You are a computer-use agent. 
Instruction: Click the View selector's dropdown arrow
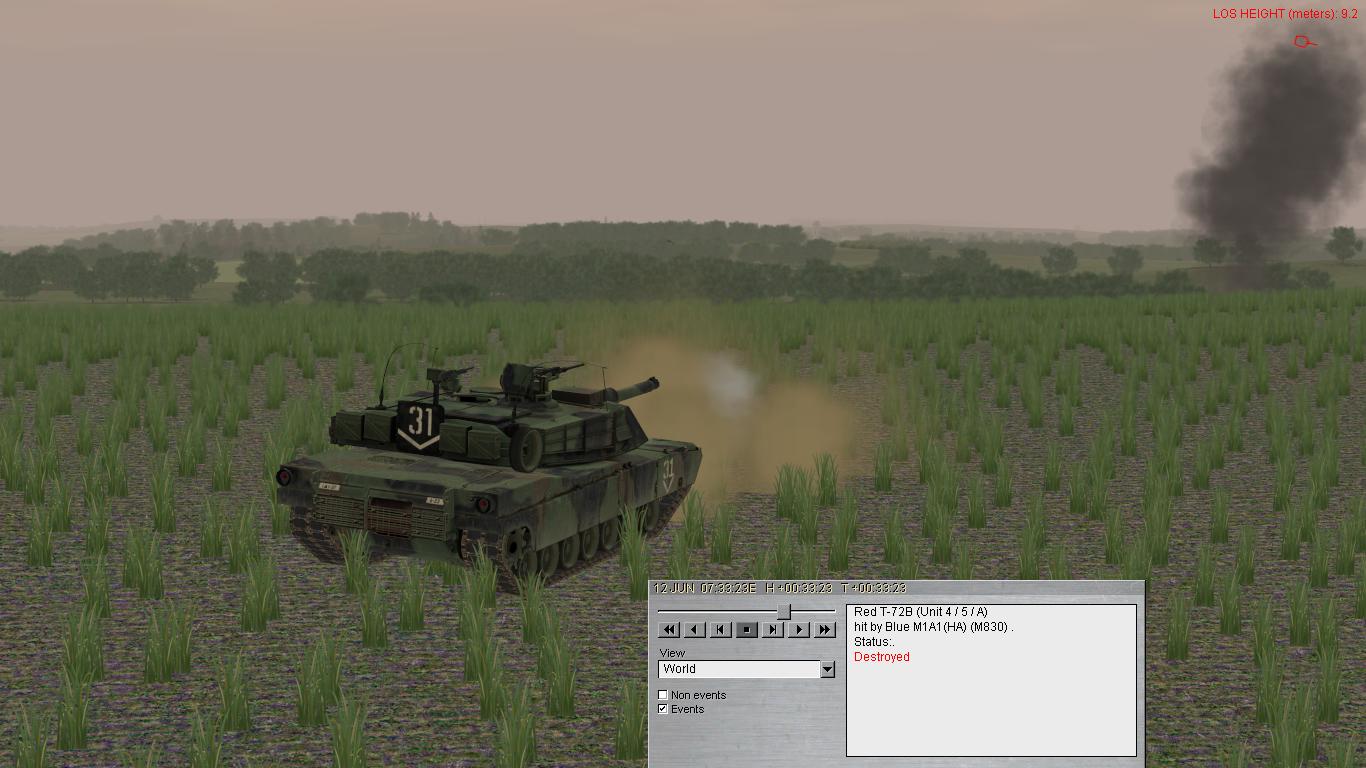pyautogui.click(x=828, y=668)
